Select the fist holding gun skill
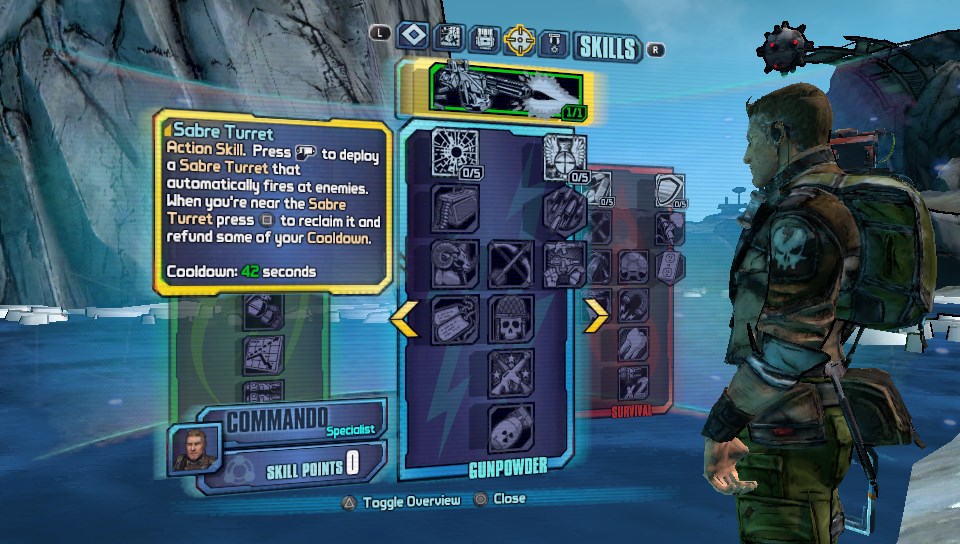960x544 pixels. pyautogui.click(x=564, y=263)
